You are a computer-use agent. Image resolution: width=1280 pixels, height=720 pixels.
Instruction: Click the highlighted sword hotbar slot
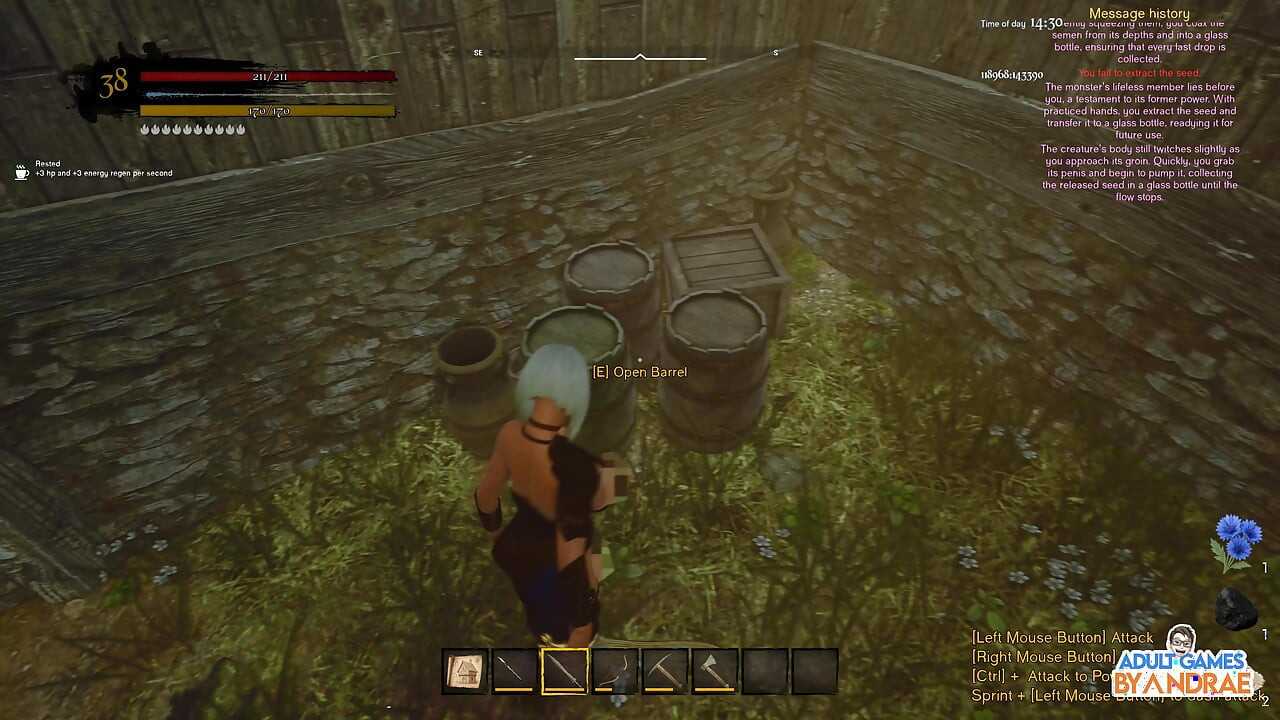pos(565,671)
